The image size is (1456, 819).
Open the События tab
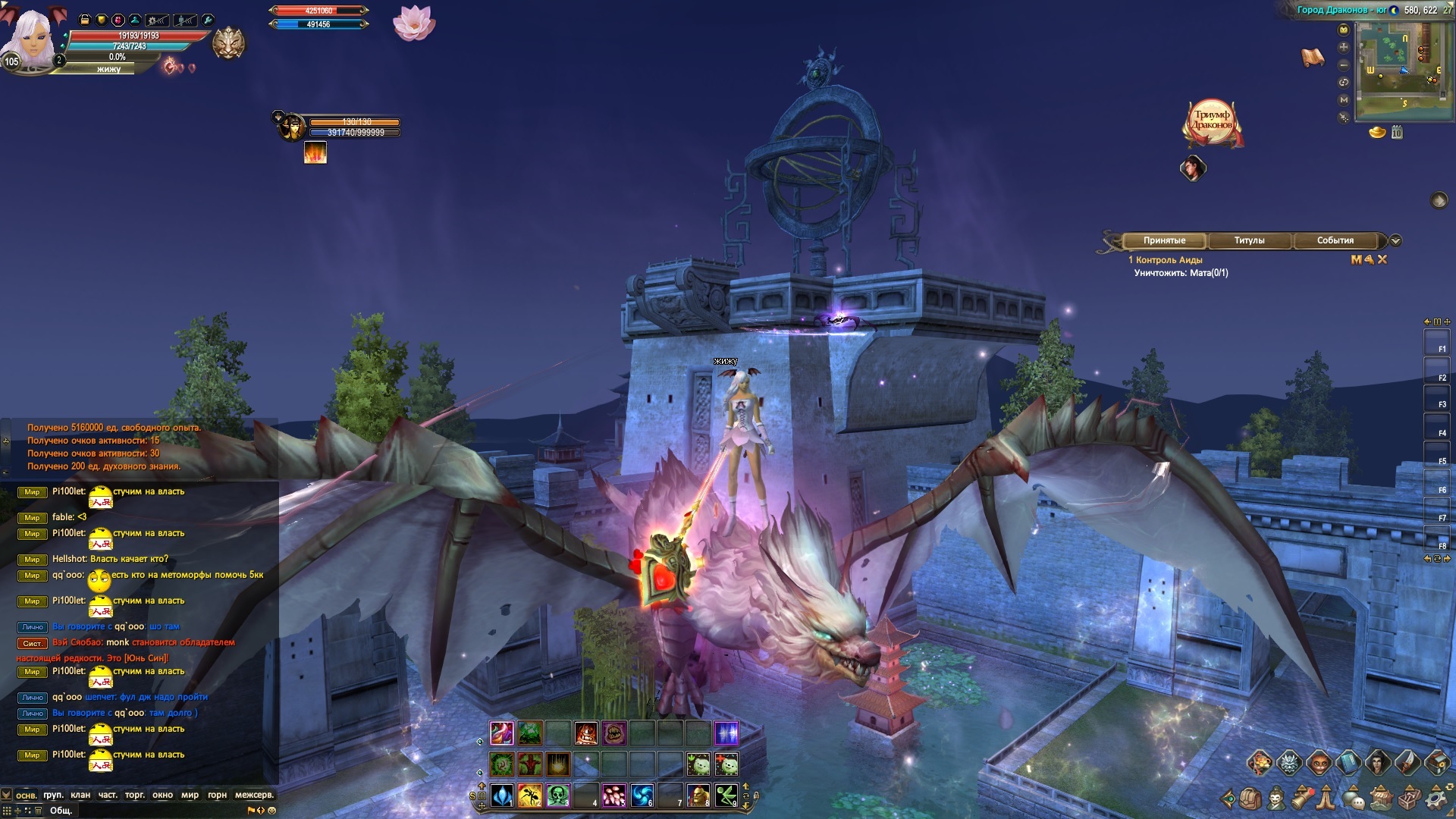pyautogui.click(x=1335, y=240)
